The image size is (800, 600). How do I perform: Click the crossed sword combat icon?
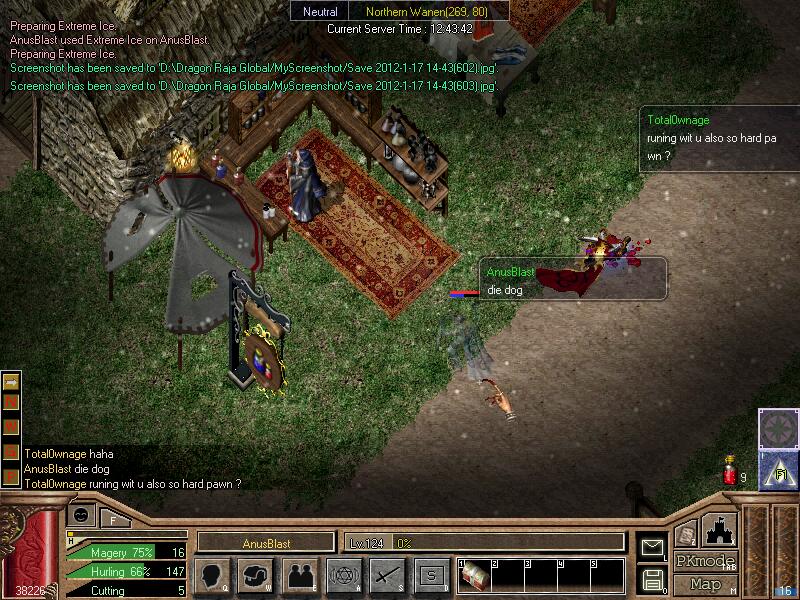coord(387,575)
